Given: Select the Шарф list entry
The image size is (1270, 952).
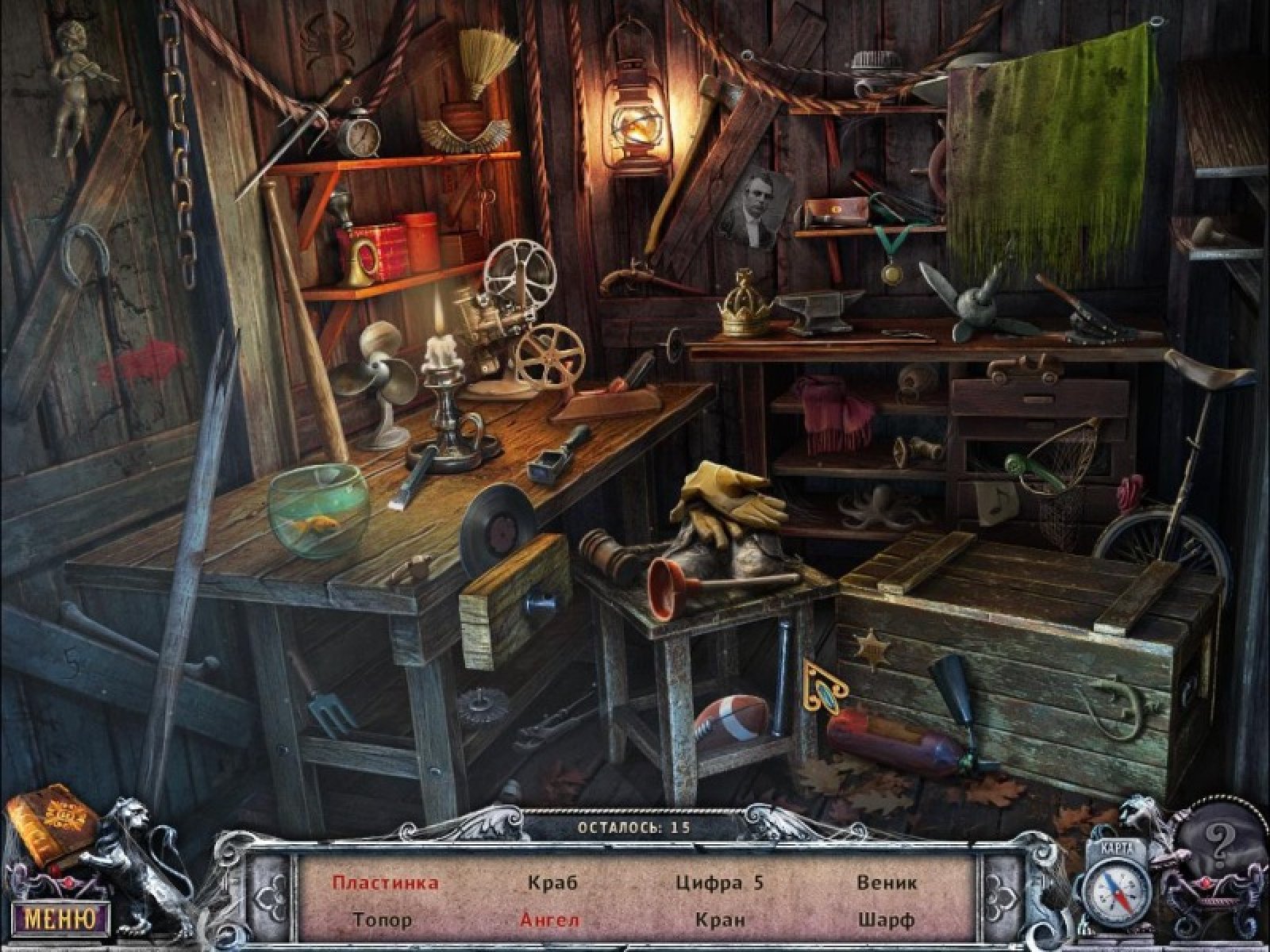Looking at the screenshot, I should pyautogui.click(x=886, y=920).
